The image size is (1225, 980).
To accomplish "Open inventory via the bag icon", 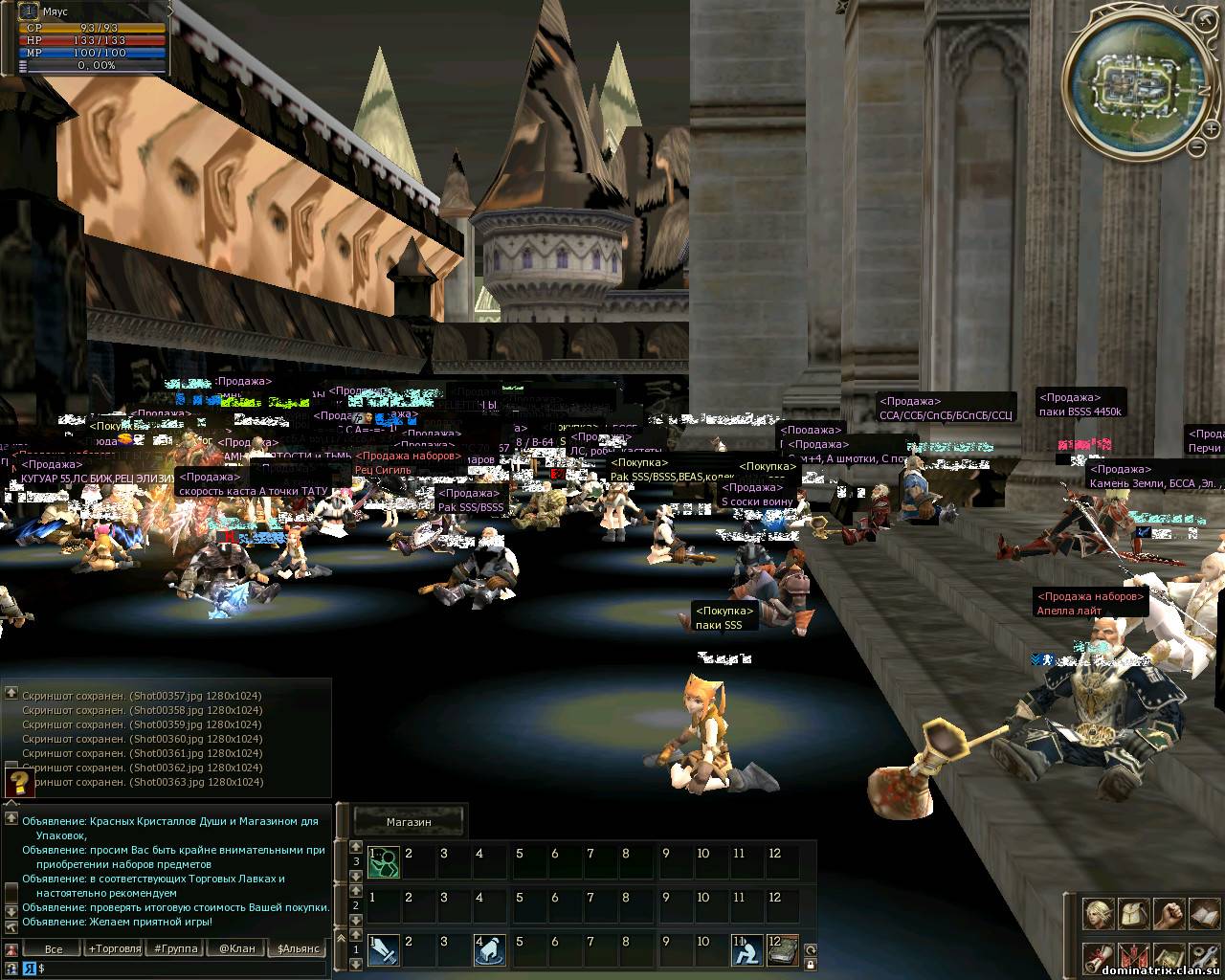I will pos(1133,914).
